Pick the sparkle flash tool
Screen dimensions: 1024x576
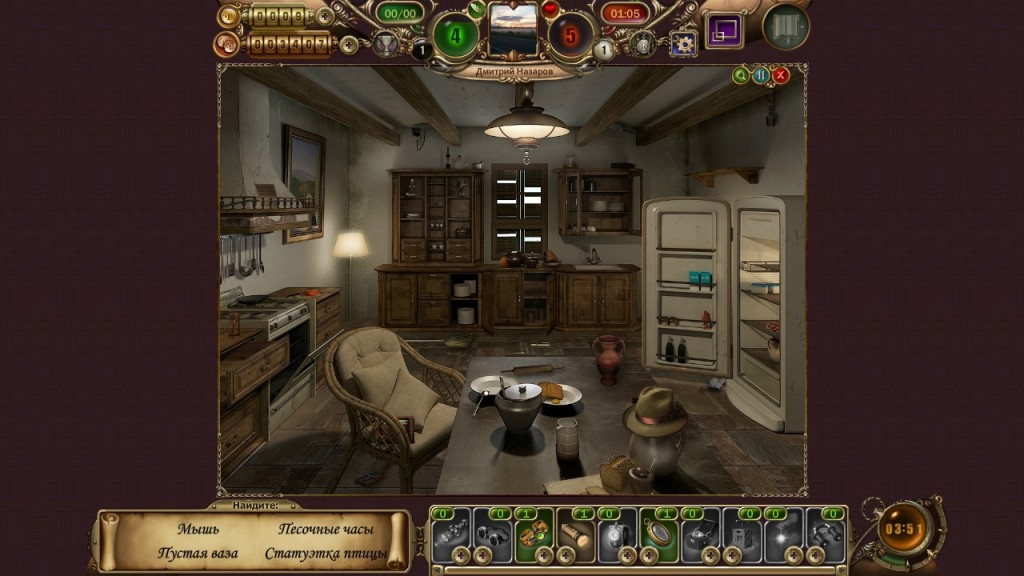tap(784, 535)
